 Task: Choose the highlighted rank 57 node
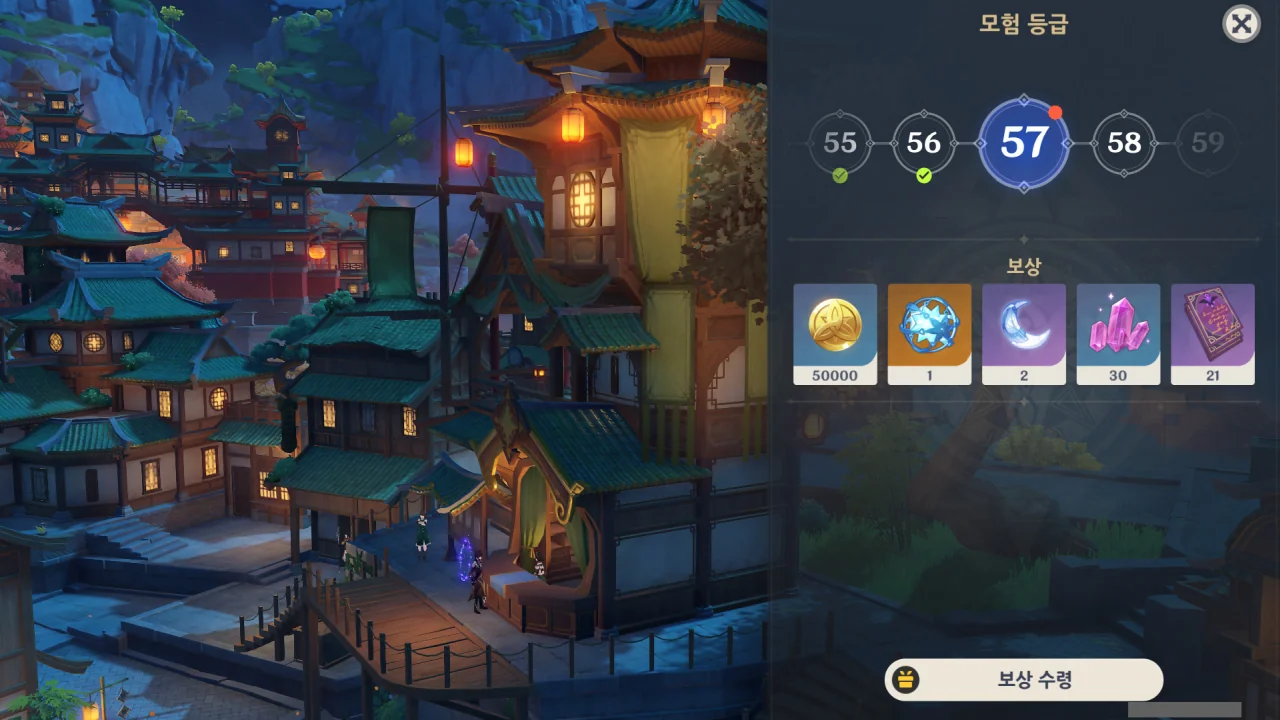(x=1024, y=143)
